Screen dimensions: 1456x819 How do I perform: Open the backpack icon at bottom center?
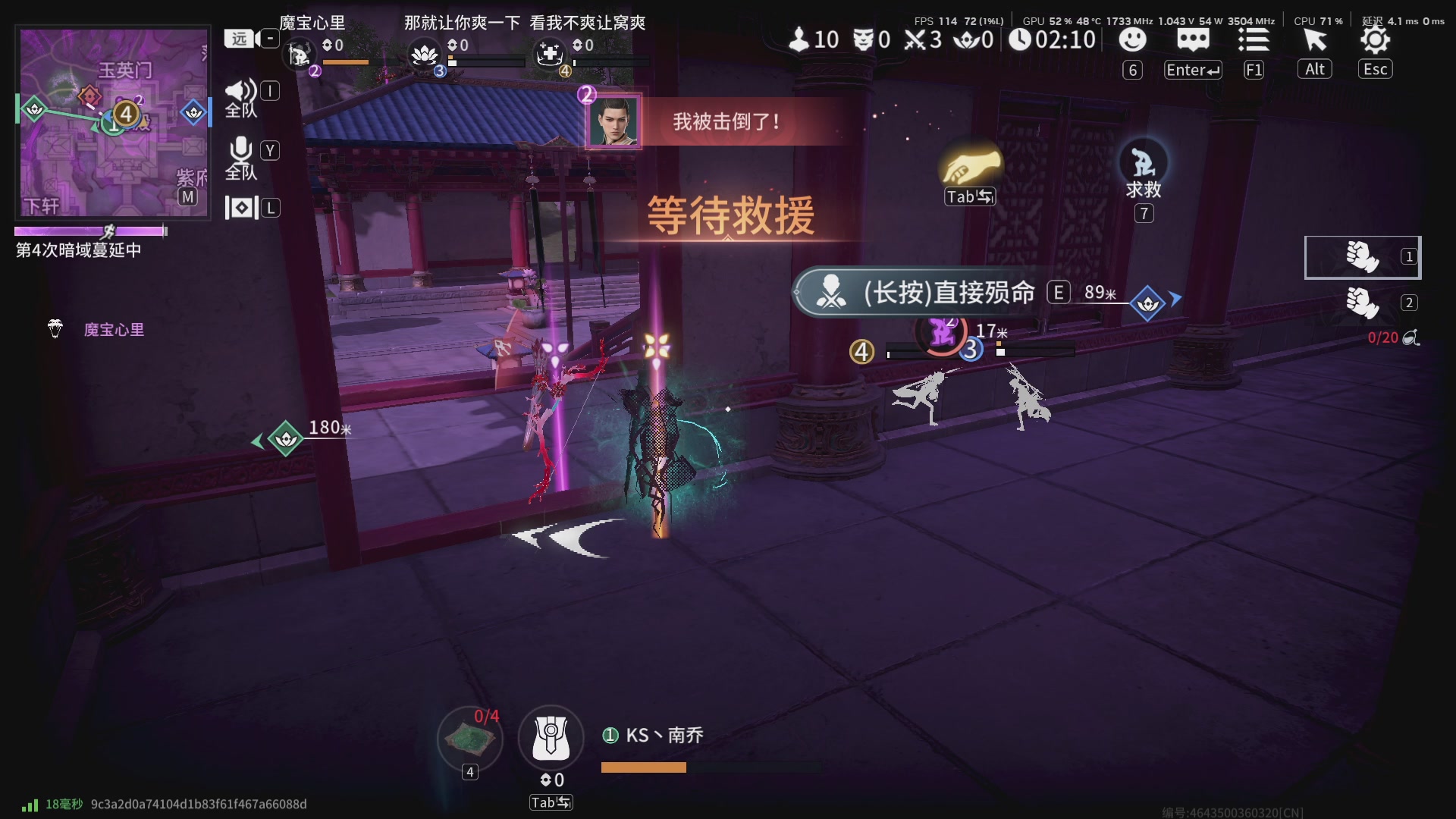coord(551,736)
